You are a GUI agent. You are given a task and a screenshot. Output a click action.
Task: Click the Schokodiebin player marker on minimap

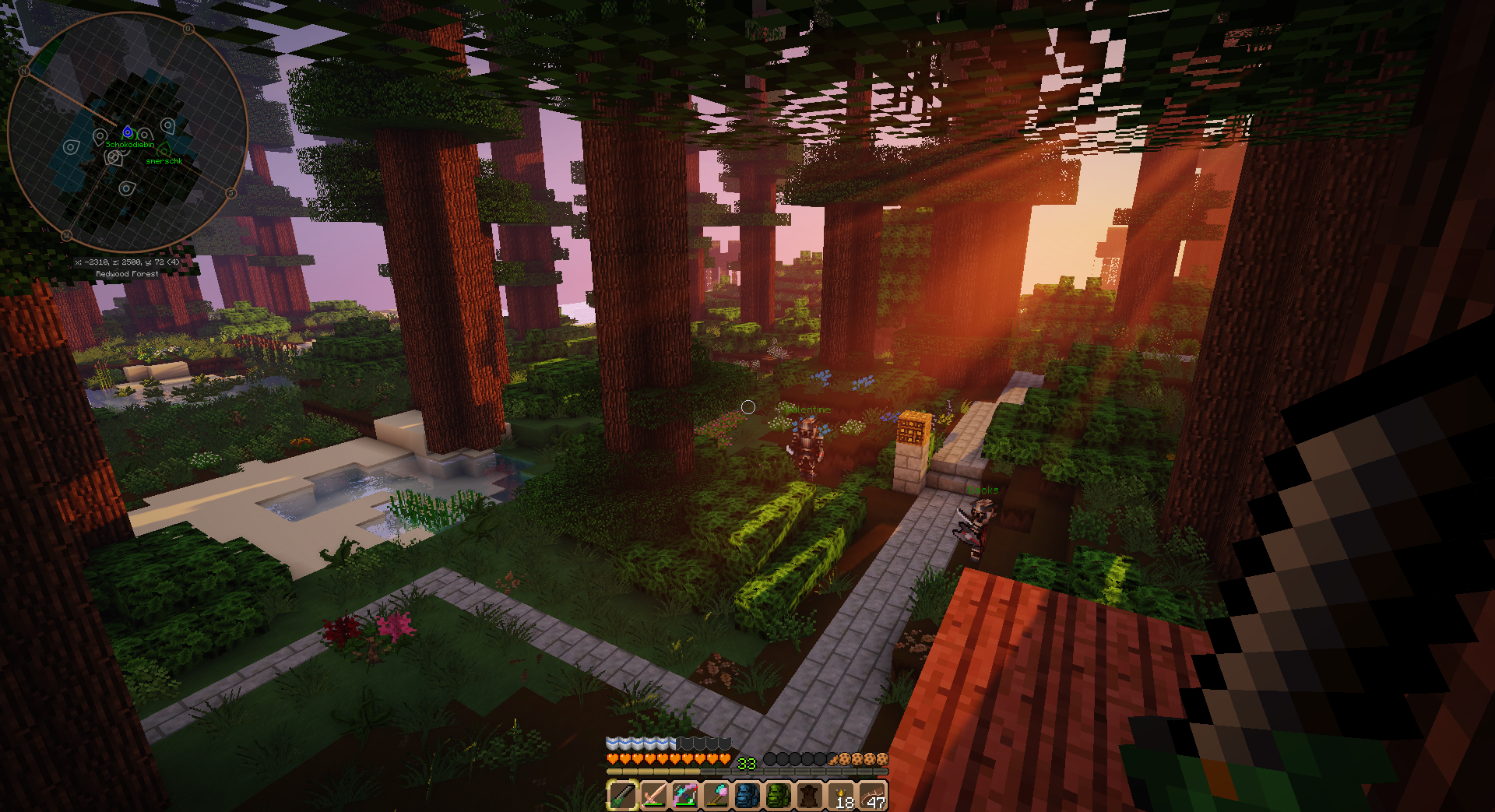click(x=128, y=133)
